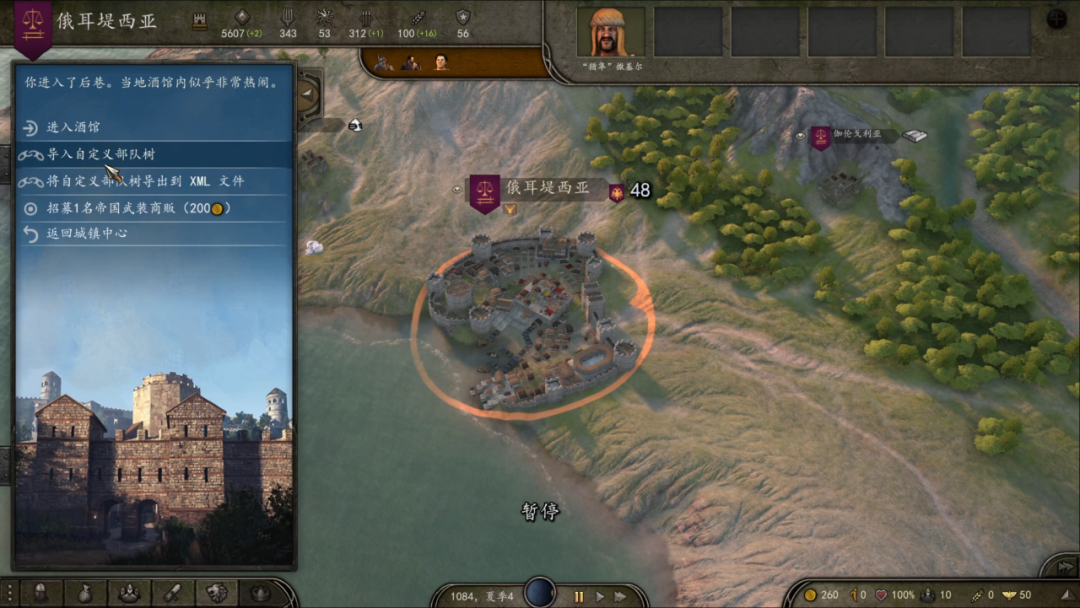This screenshot has height=608, width=1080.
Task: Click the pause time control button
Action: pos(578,596)
